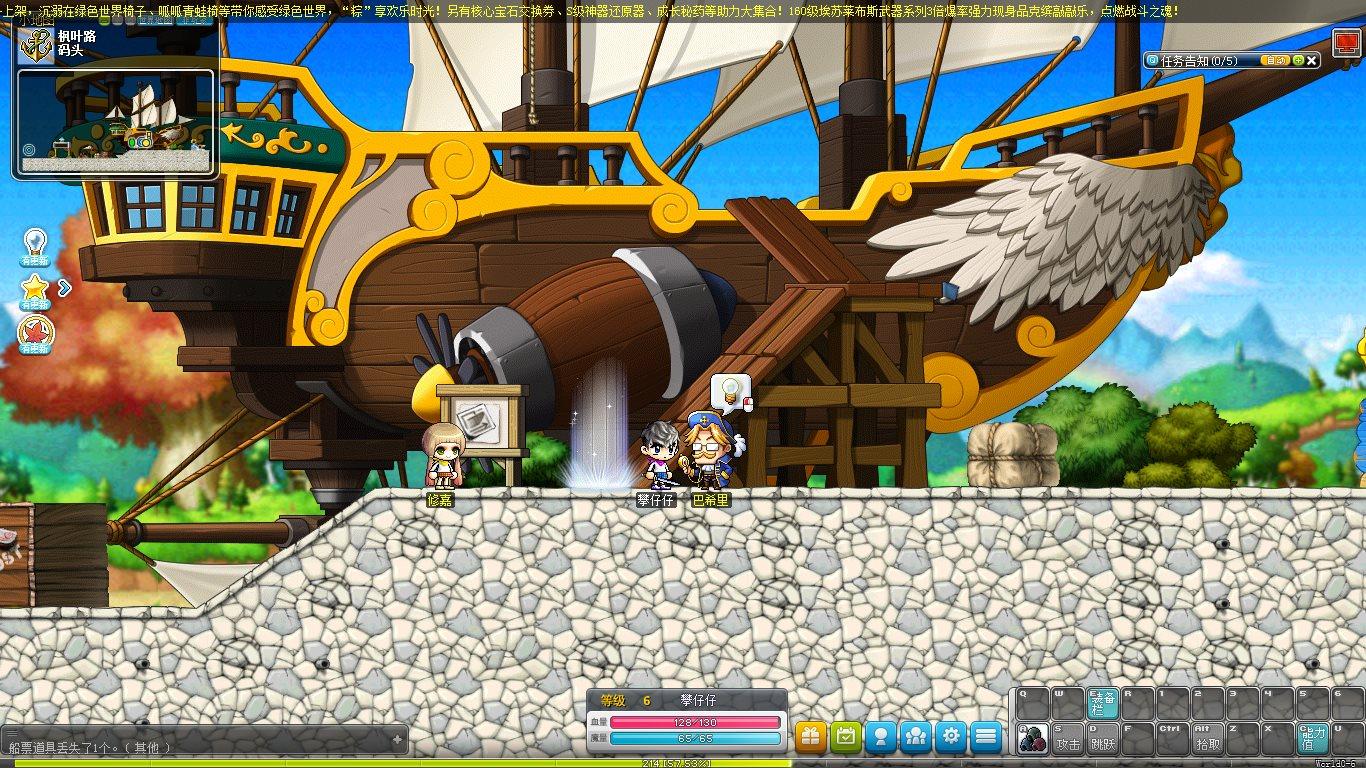This screenshot has height=768, width=1366.
Task: Open the 能力值 stats quickslot
Action: (1312, 738)
